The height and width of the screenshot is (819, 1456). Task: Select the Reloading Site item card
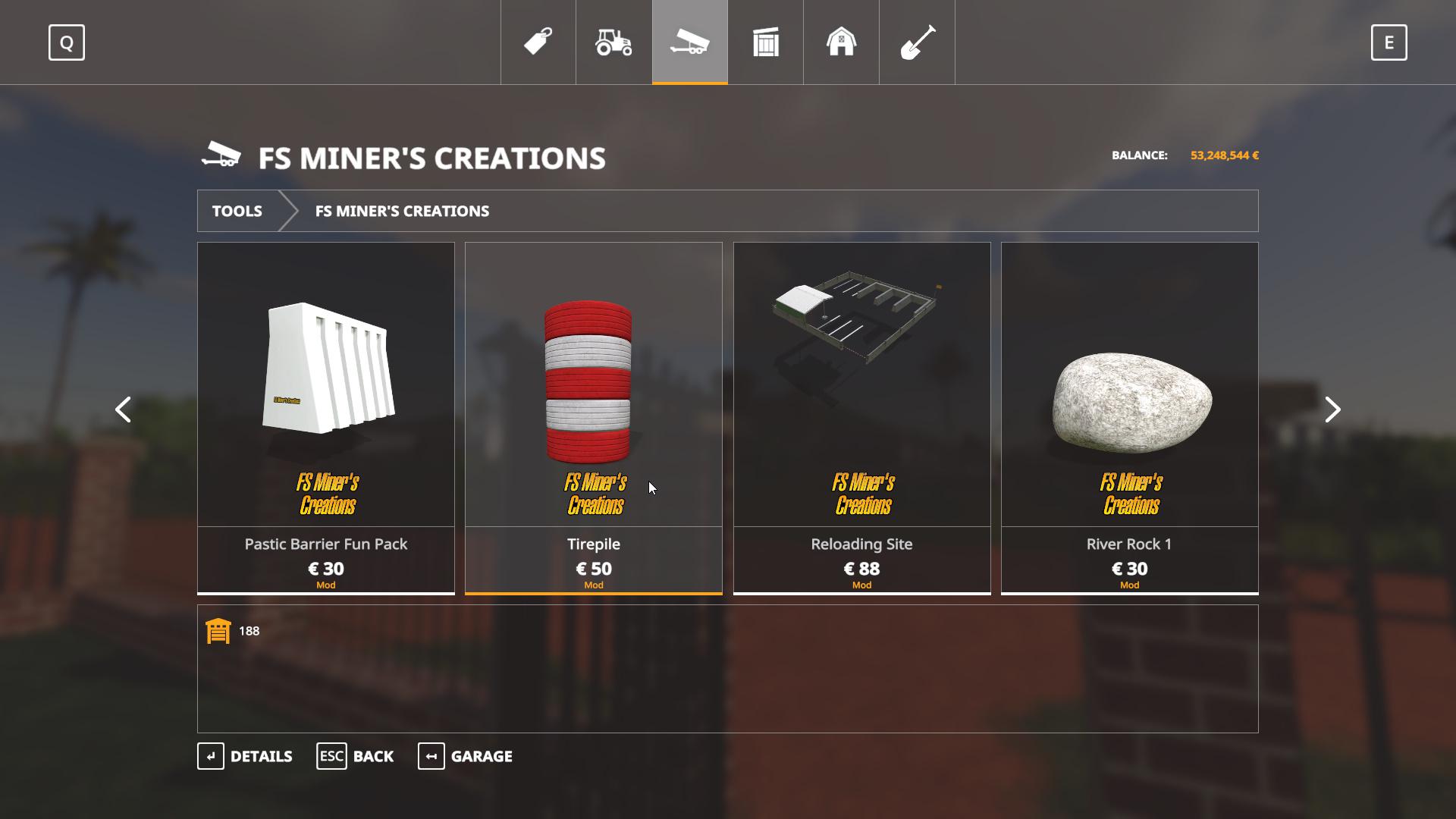pyautogui.click(x=861, y=417)
